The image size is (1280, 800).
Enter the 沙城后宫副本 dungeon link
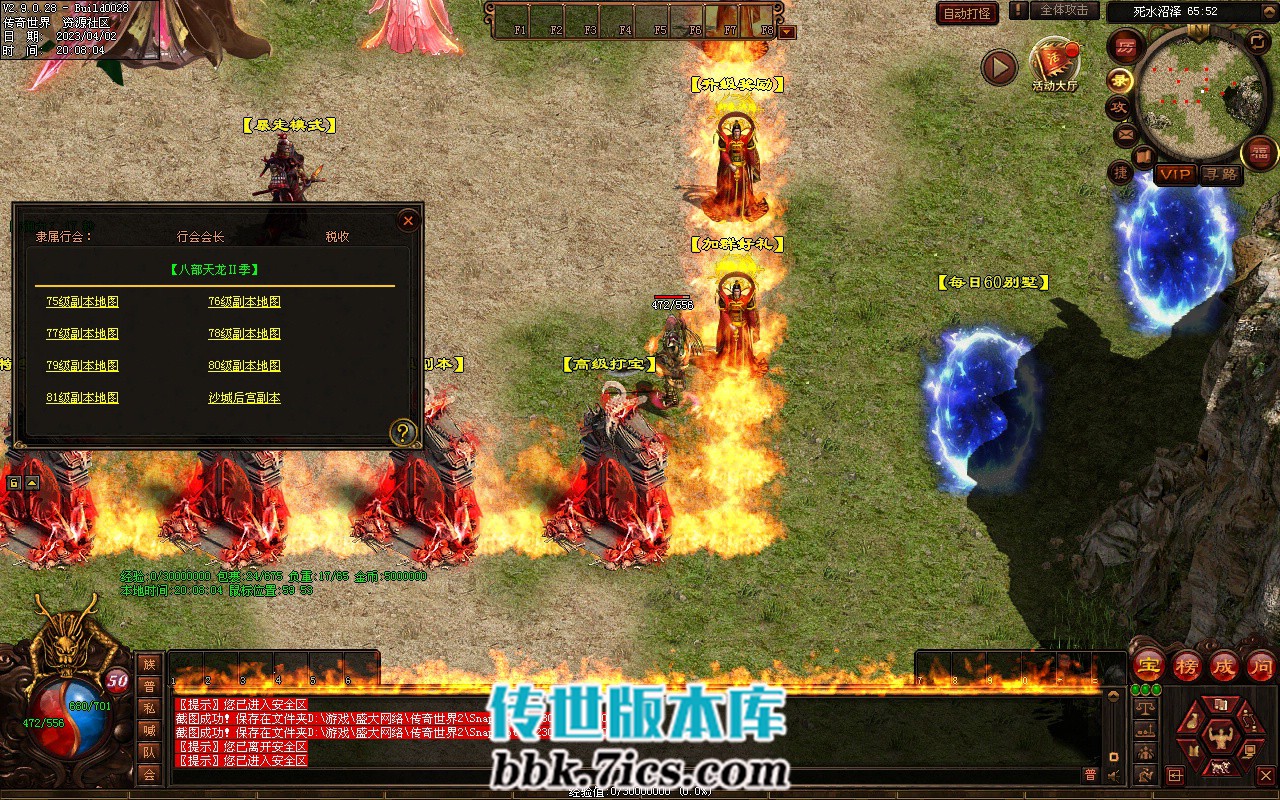[244, 398]
